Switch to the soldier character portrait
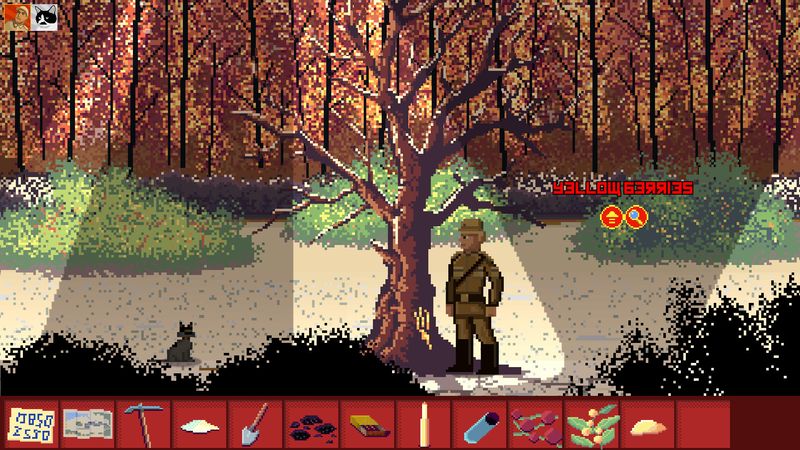The width and height of the screenshot is (800, 450). 15,16
